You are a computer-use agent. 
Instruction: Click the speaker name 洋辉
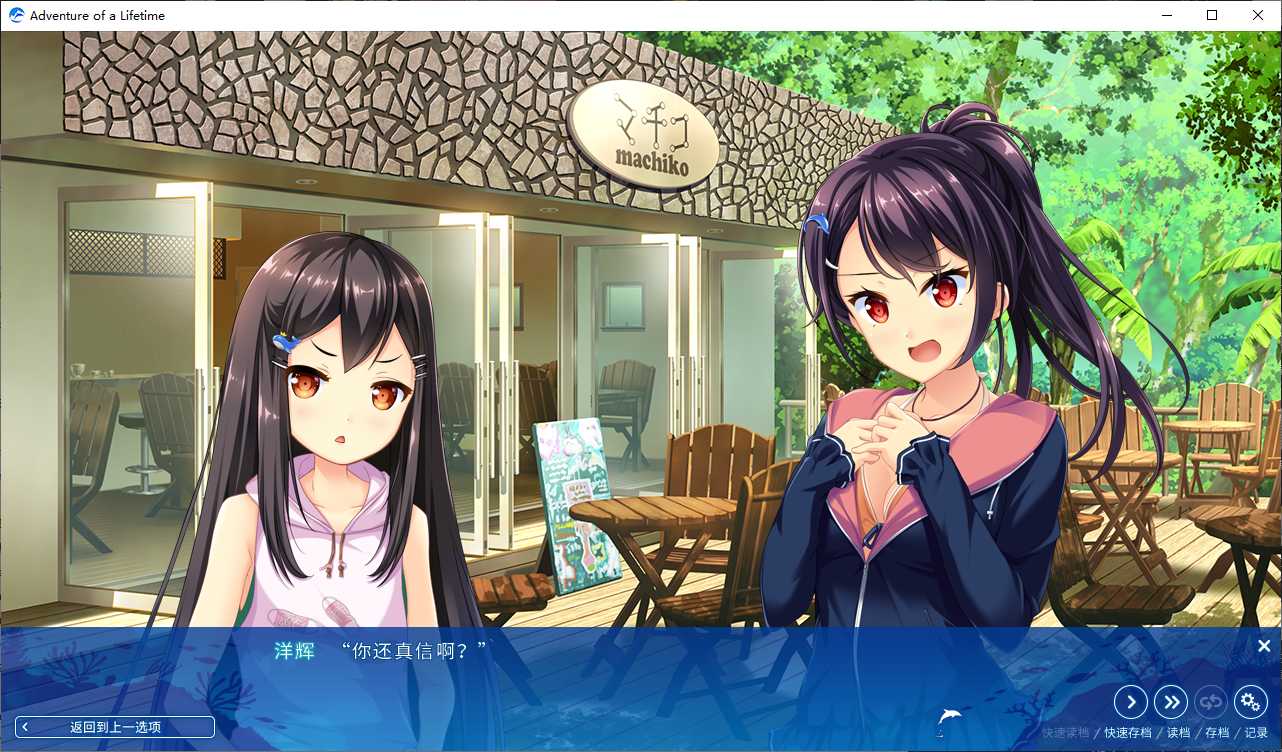pos(294,648)
